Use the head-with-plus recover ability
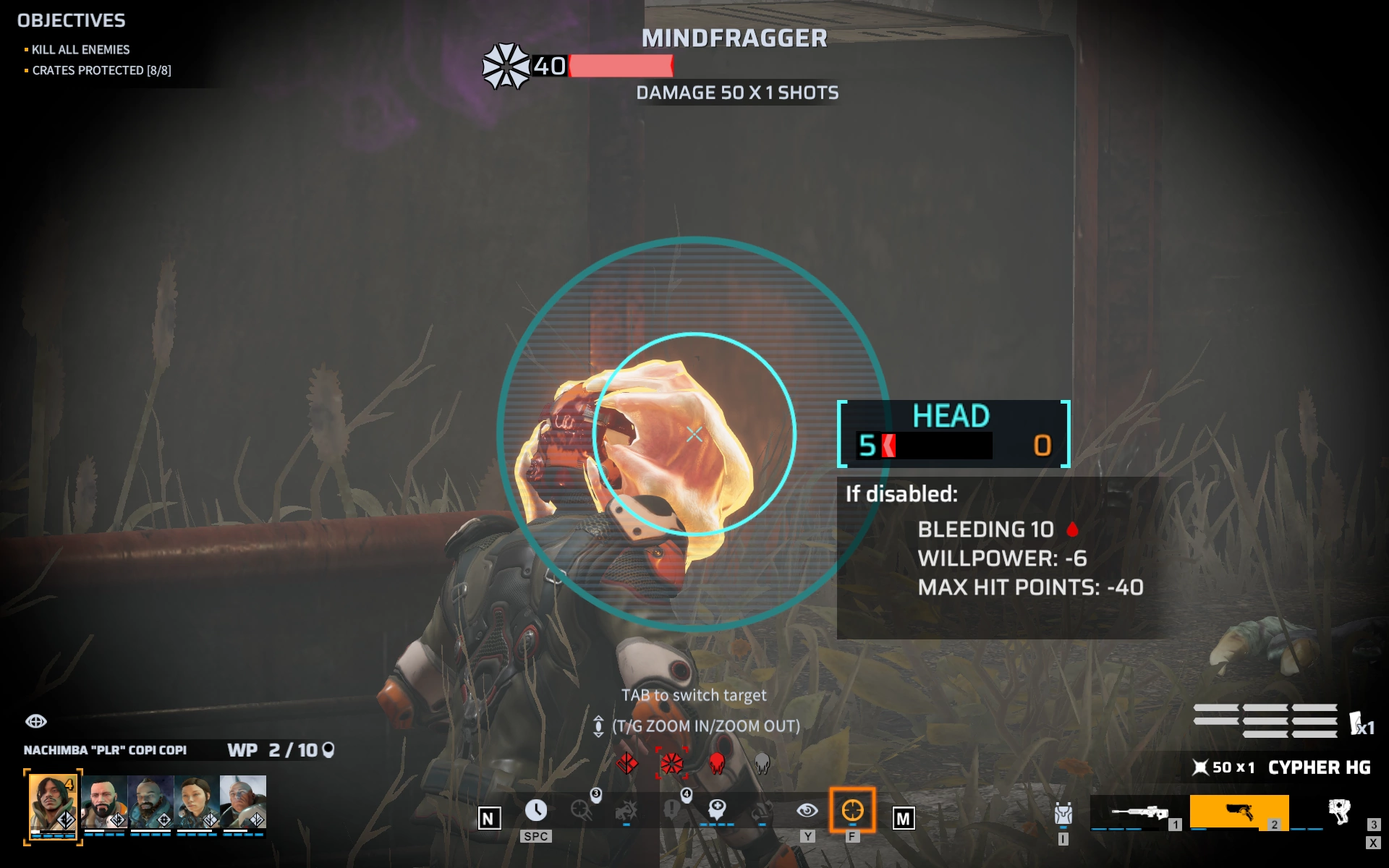This screenshot has height=868, width=1389. tap(717, 809)
